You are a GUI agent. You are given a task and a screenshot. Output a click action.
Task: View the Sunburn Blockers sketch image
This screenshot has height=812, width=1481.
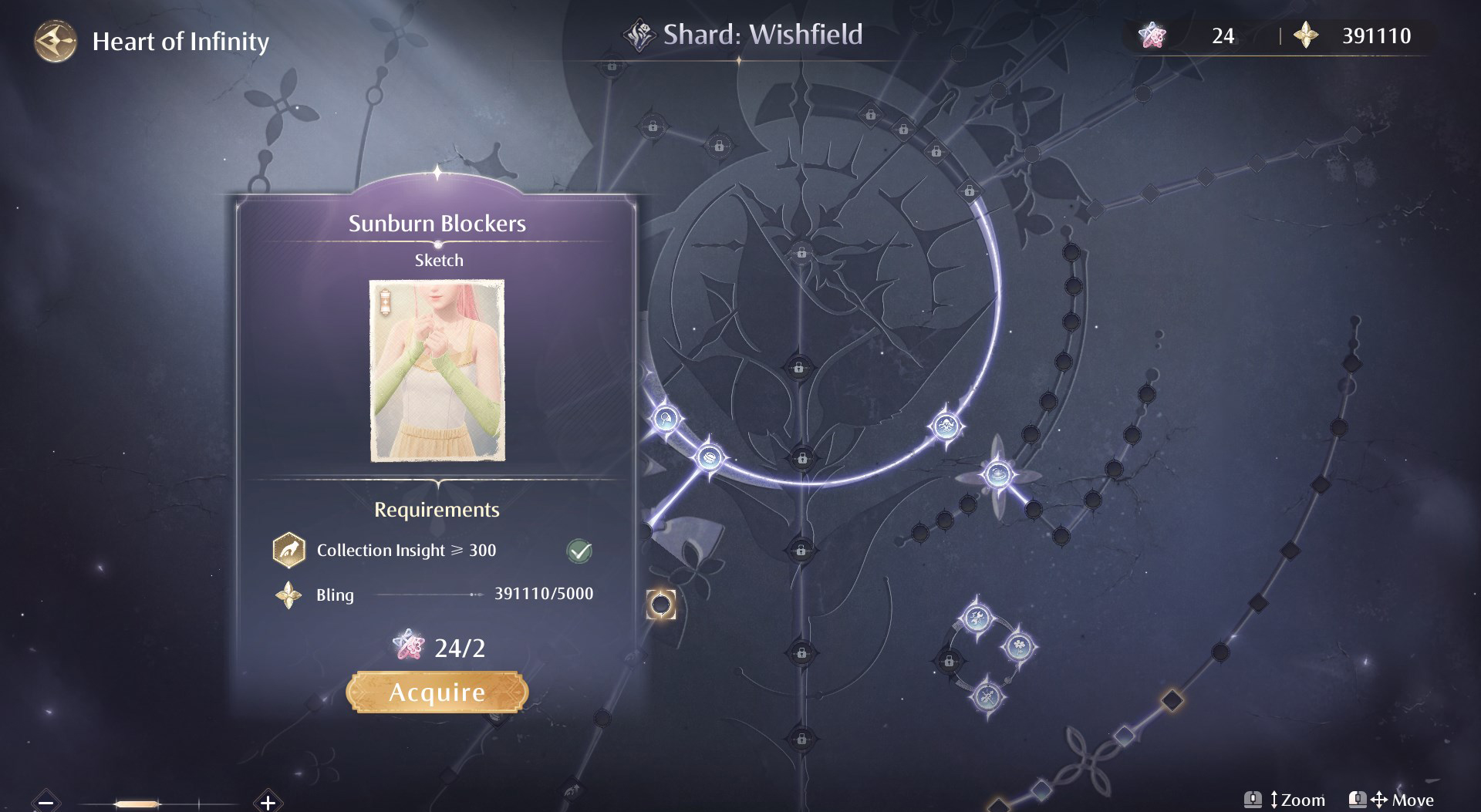437,371
